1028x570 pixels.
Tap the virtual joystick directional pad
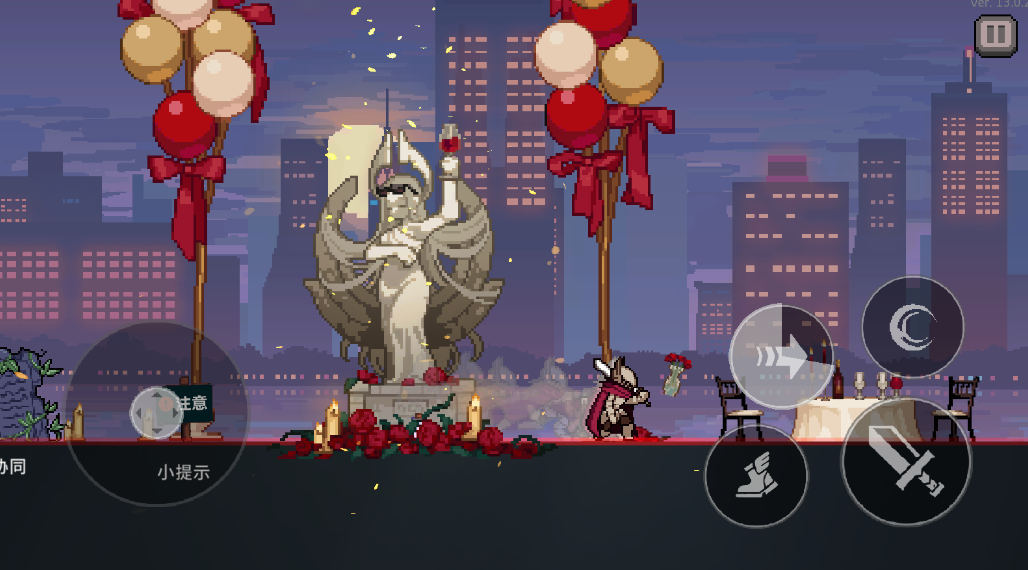pyautogui.click(x=155, y=412)
